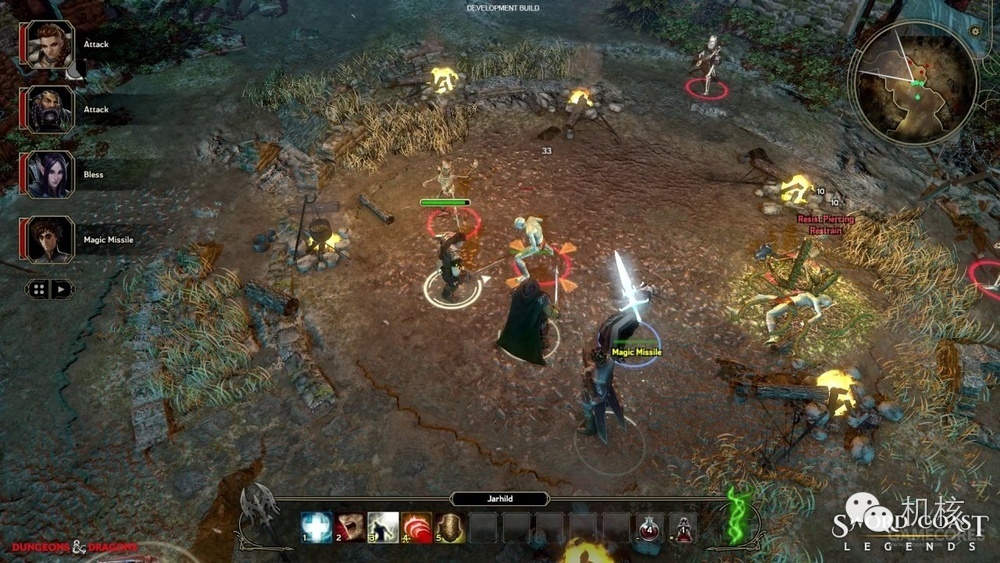Image resolution: width=1000 pixels, height=563 pixels.
Task: Click the play arrow button under portraits
Action: (61, 289)
